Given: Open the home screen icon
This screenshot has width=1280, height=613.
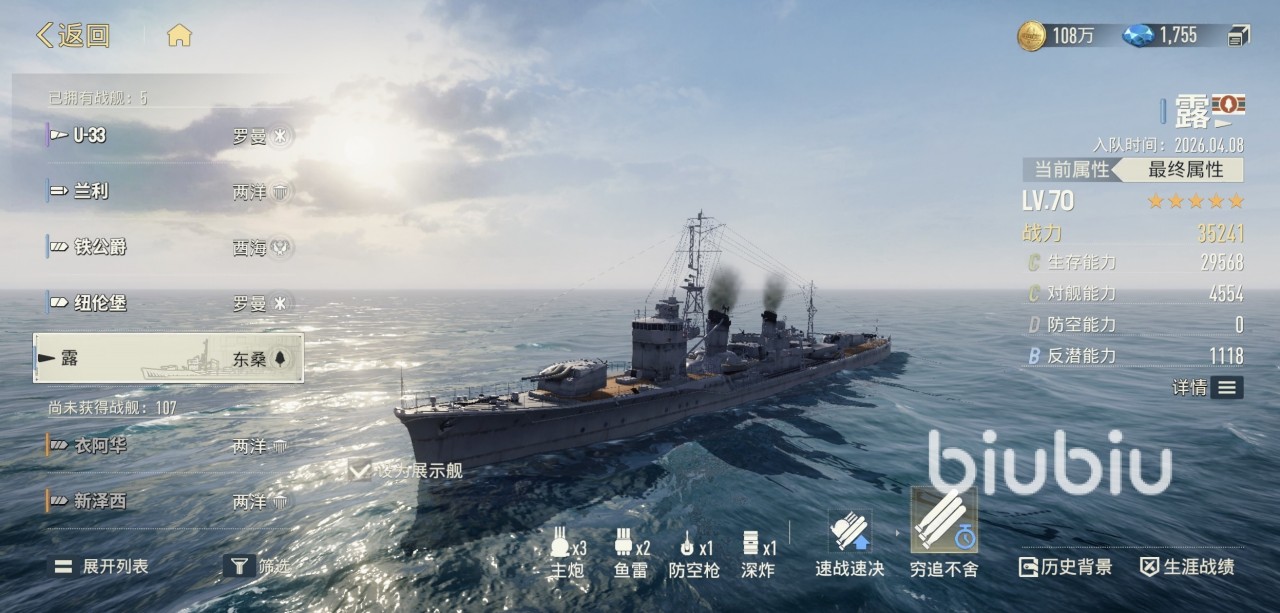Looking at the screenshot, I should point(179,36).
